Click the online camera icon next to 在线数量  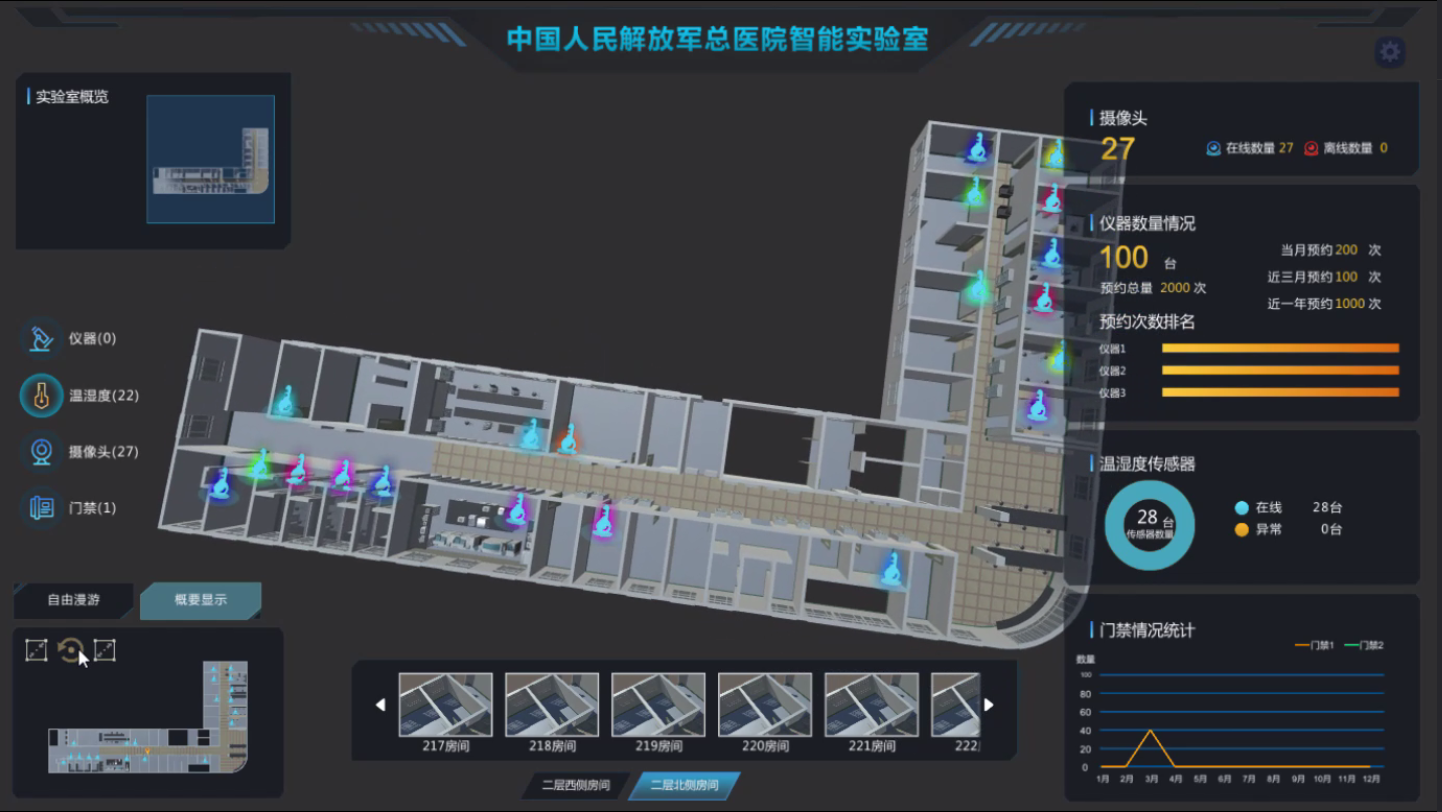tap(1213, 148)
